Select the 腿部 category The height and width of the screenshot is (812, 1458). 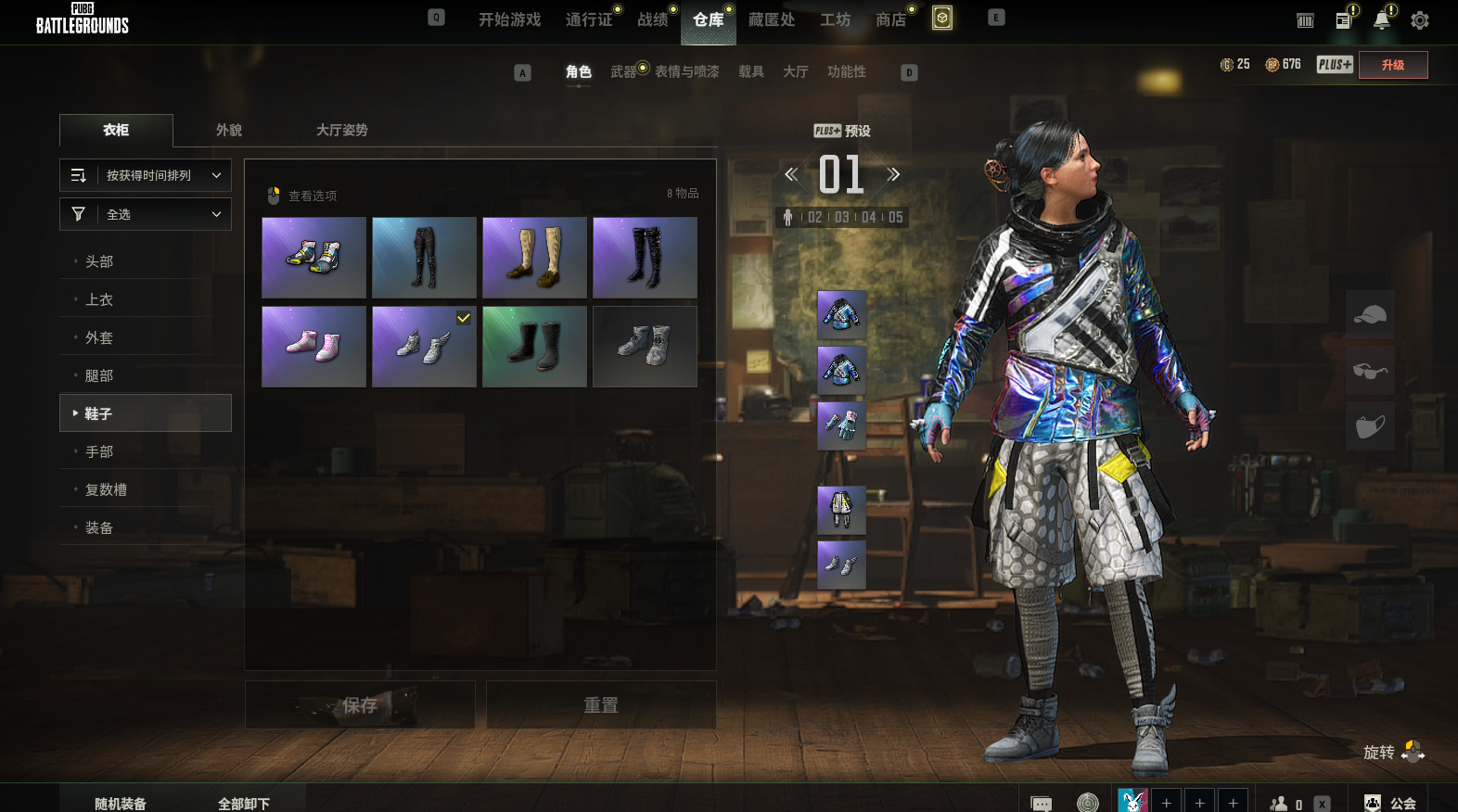99,375
